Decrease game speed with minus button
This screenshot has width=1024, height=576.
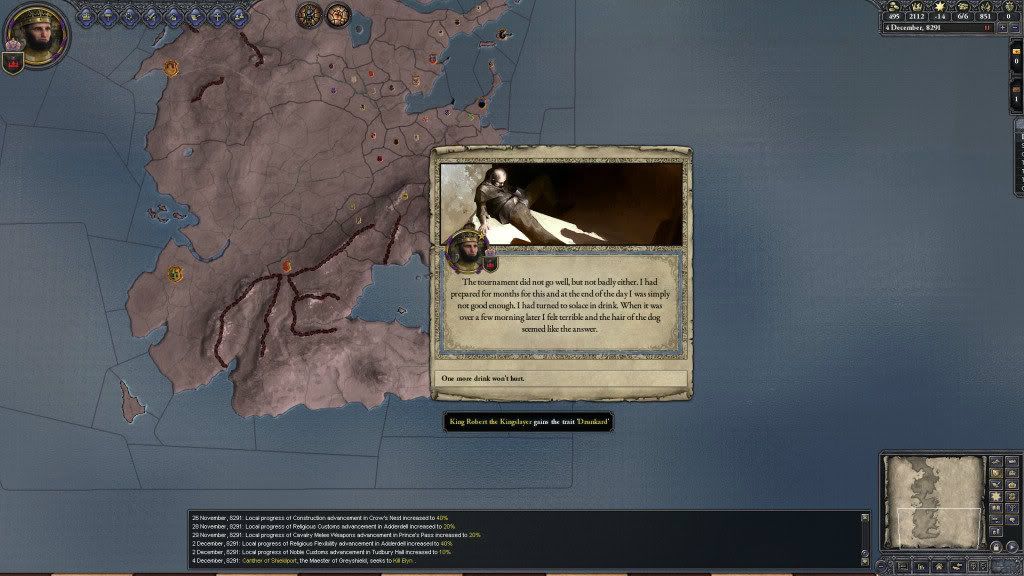coord(1015,28)
